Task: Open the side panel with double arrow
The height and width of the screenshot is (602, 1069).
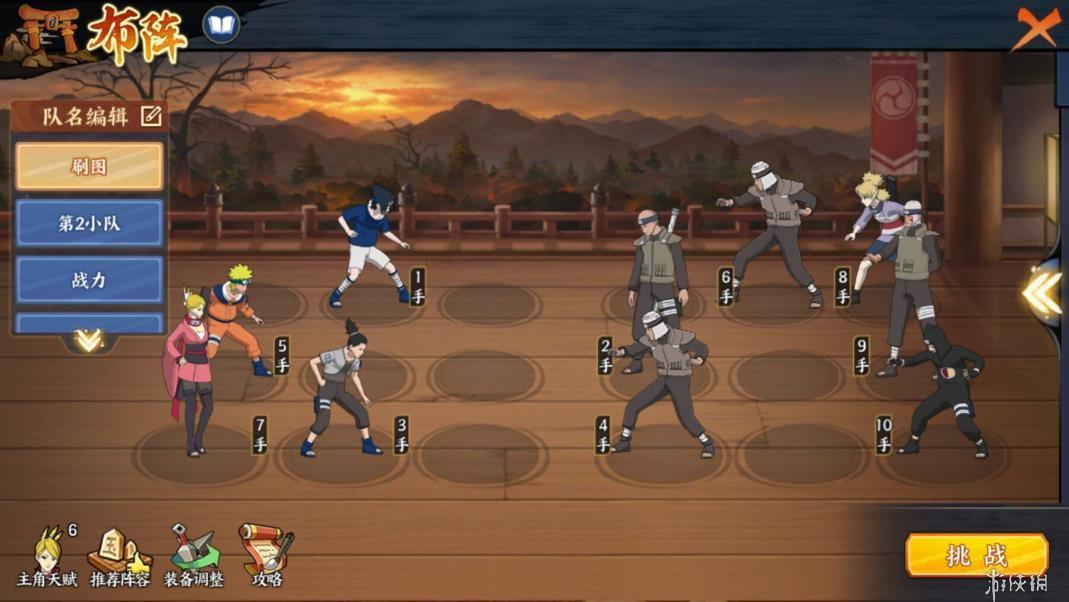Action: [x=1042, y=292]
